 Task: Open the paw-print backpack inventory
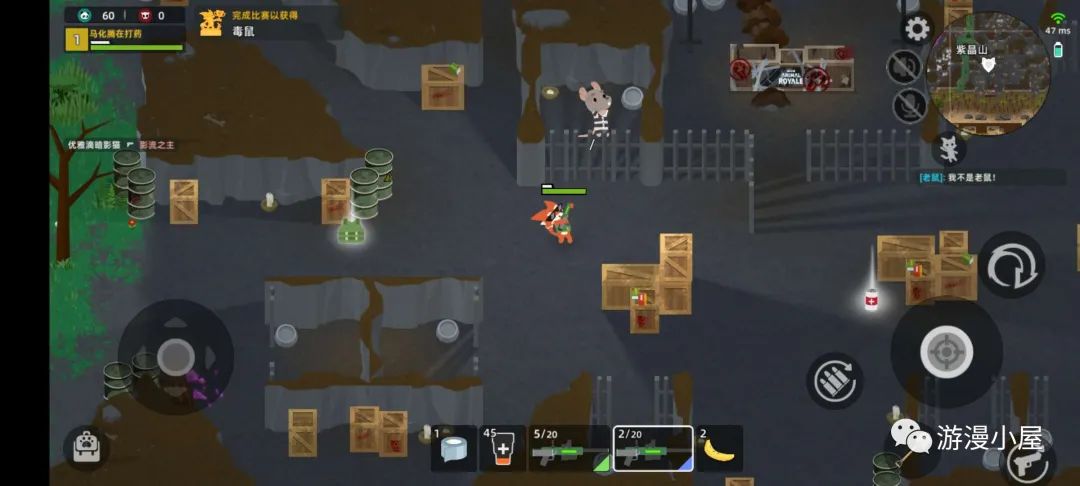[x=87, y=447]
